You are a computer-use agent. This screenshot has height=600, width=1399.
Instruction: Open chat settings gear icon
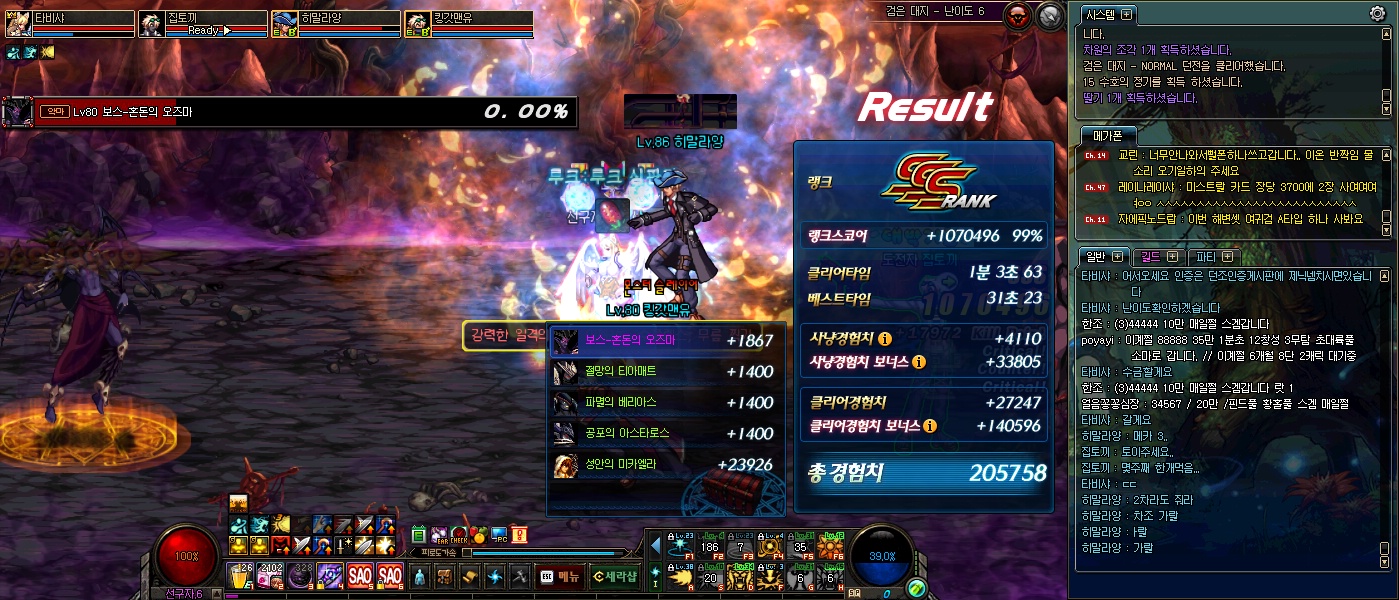click(x=1377, y=13)
